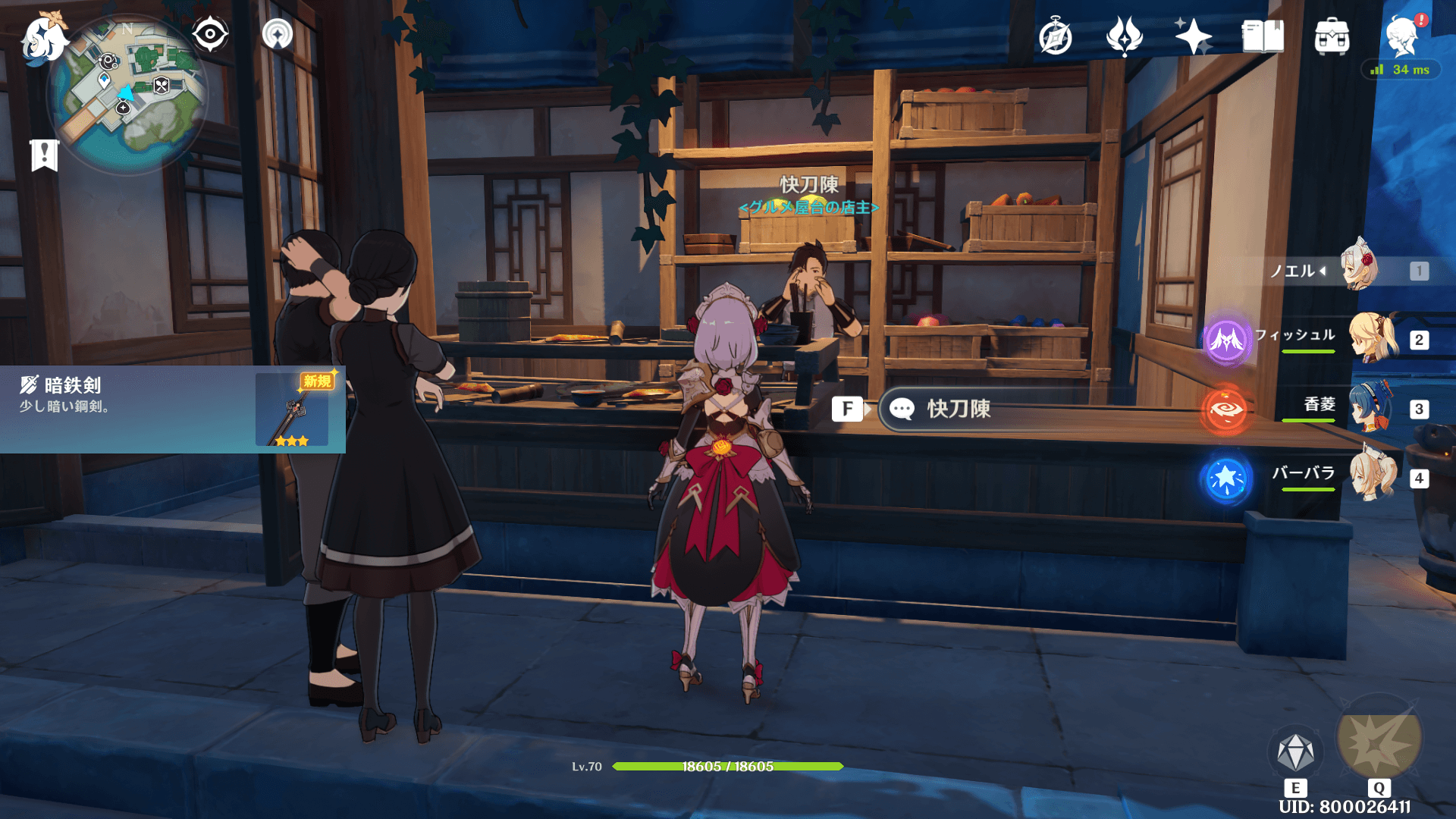1456x819 pixels.
Task: Toggle the eye-shaped elemental sight icon
Action: 210,34
